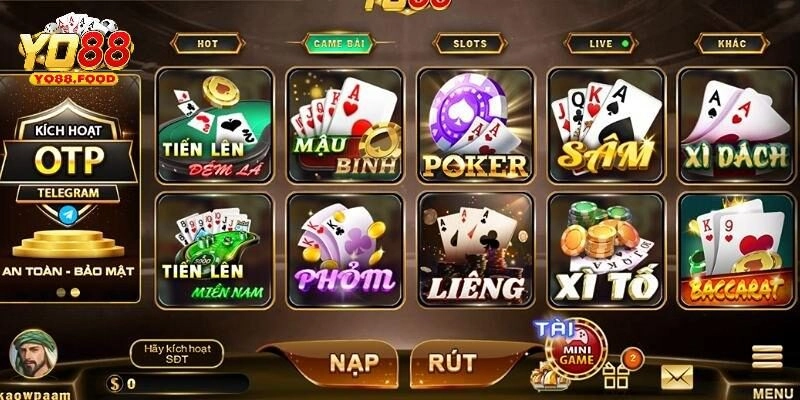800x400 pixels.
Task: Select the Xì Dách game tile
Action: [735, 125]
